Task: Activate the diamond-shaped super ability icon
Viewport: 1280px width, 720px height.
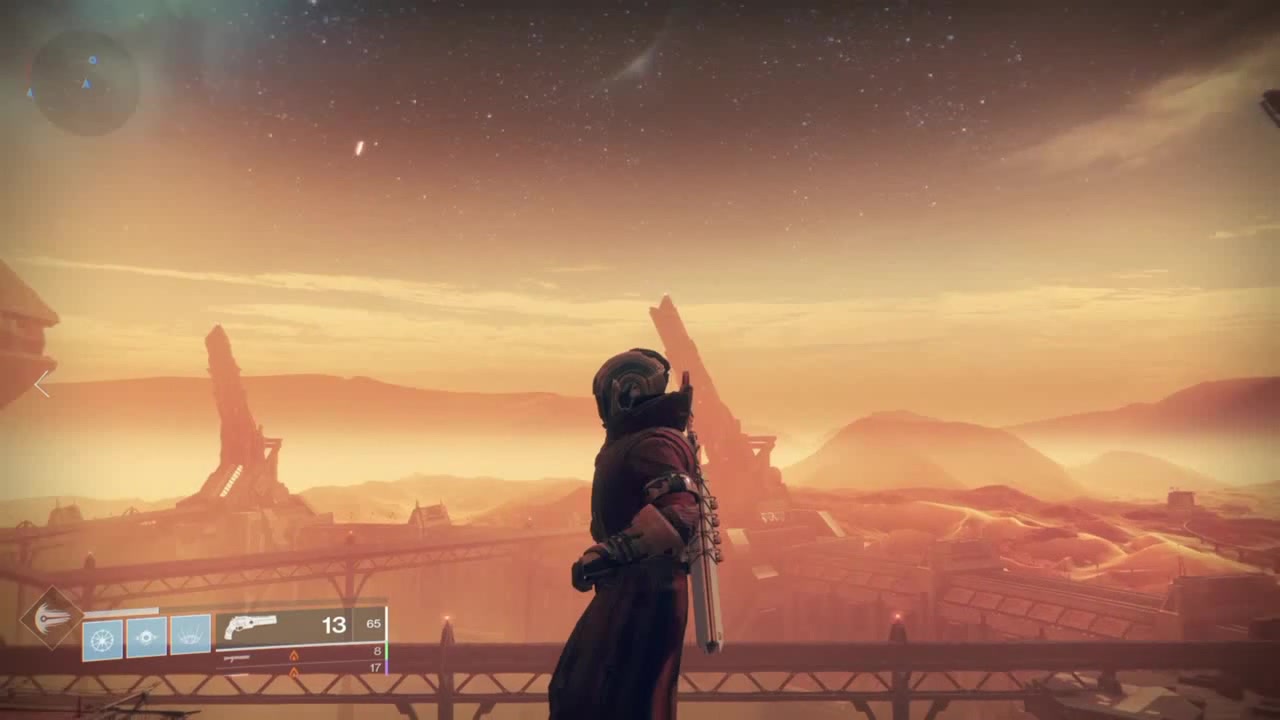Action: pos(52,618)
